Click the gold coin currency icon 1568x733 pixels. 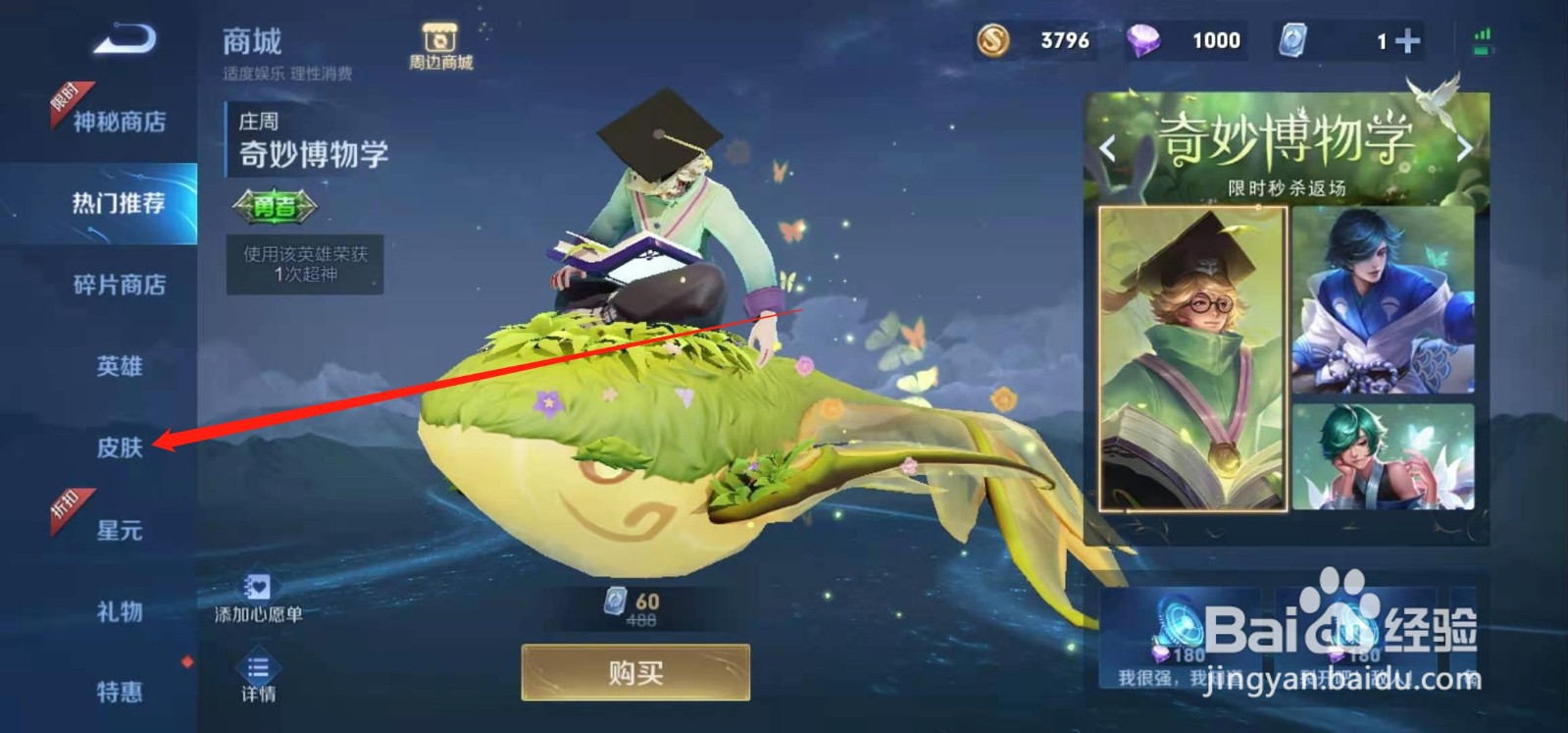click(992, 39)
